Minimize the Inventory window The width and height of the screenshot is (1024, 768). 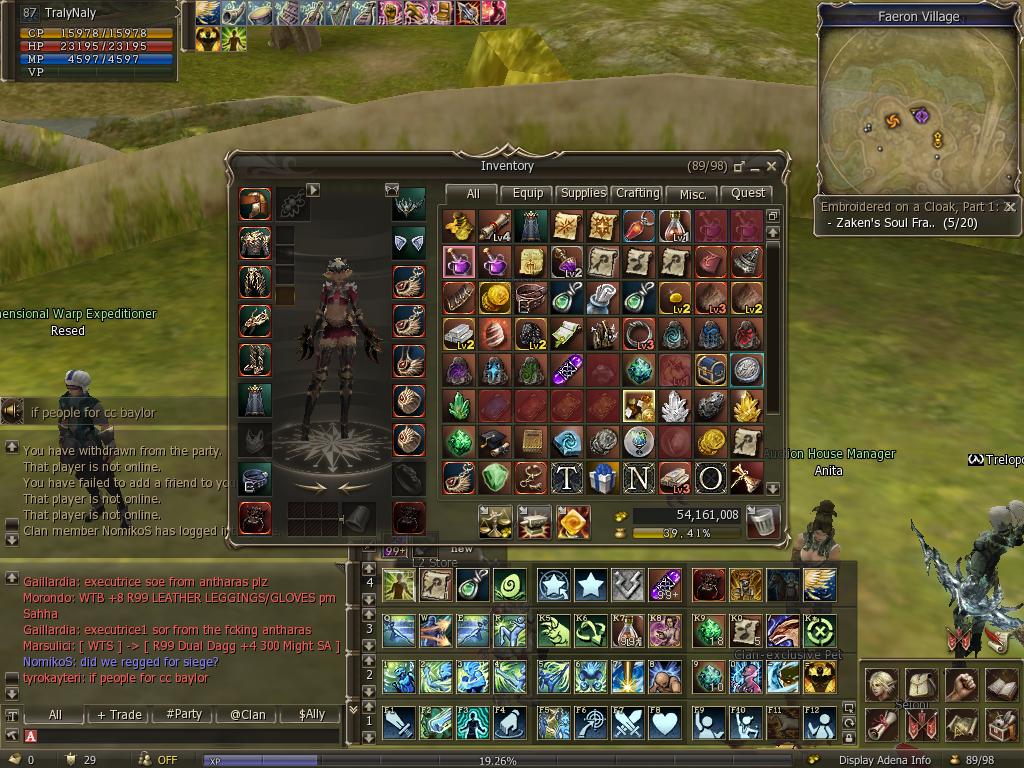[755, 166]
